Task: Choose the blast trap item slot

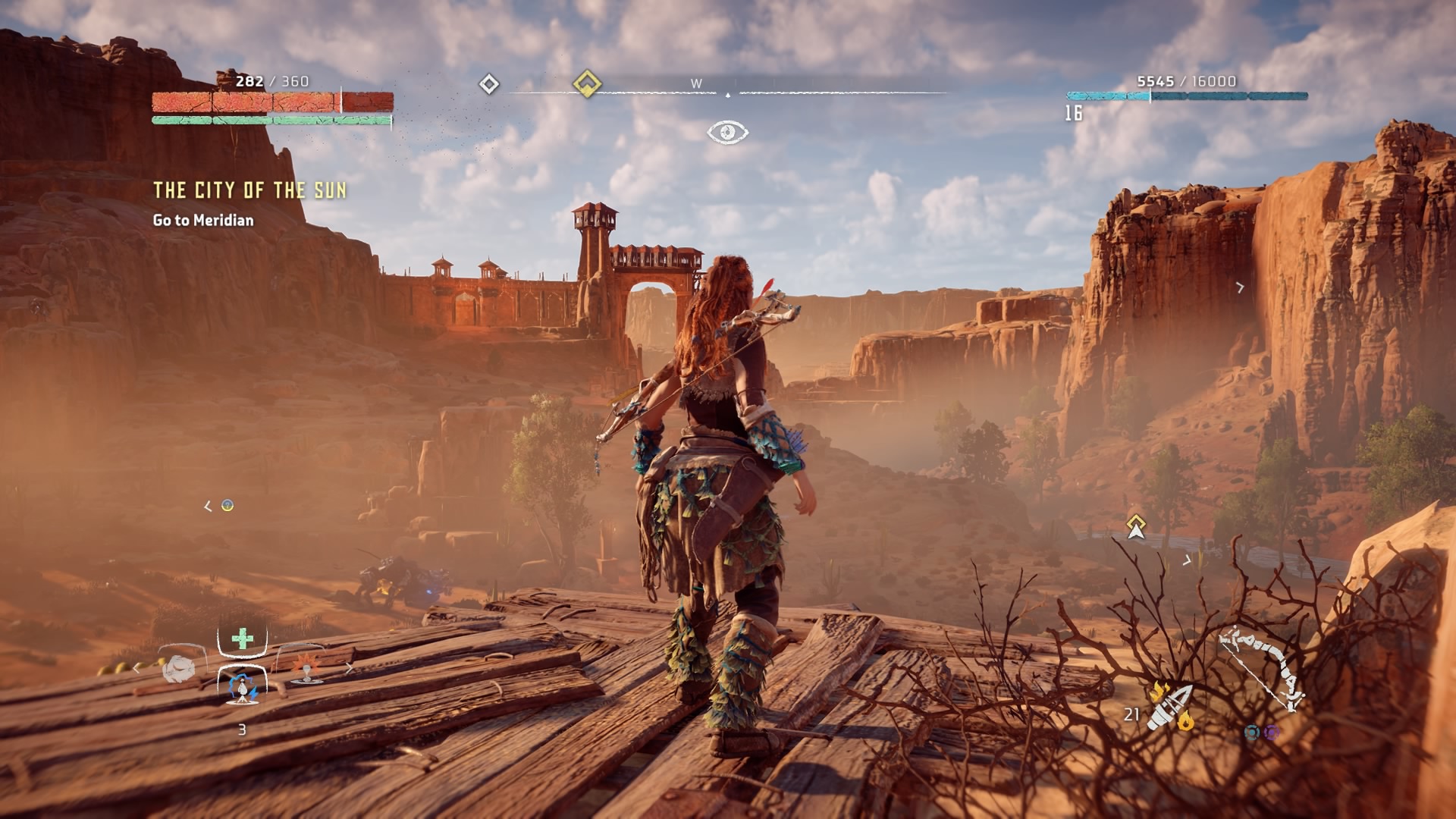Action: pos(306,666)
